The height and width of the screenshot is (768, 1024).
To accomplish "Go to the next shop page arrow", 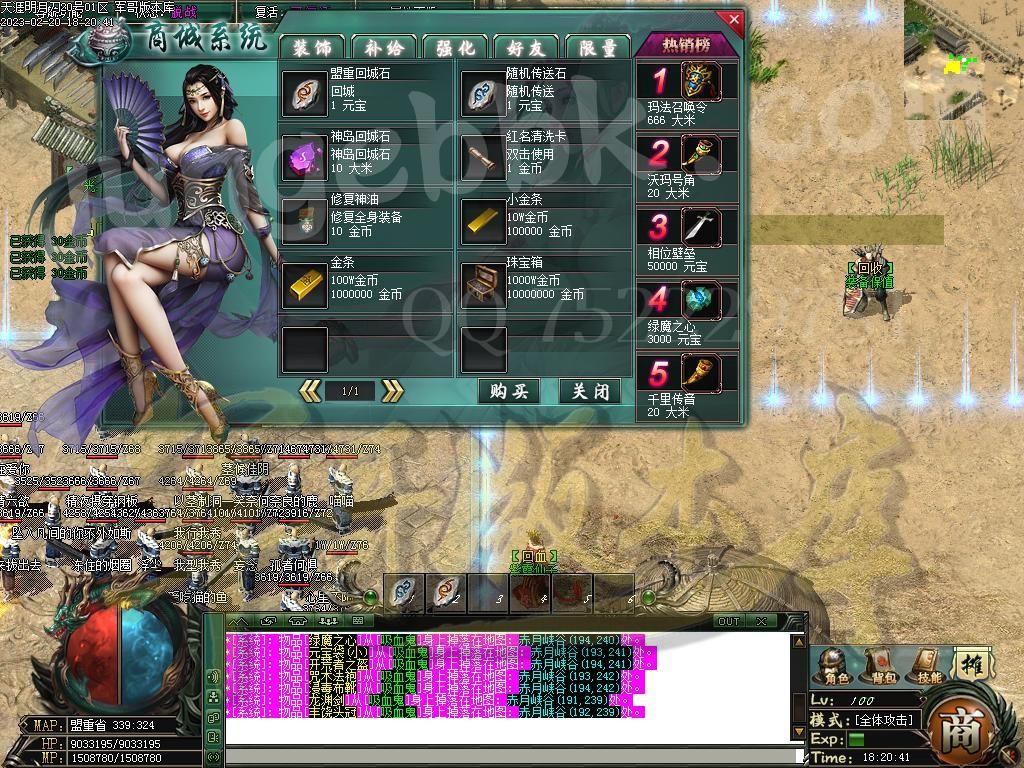I will pyautogui.click(x=393, y=391).
